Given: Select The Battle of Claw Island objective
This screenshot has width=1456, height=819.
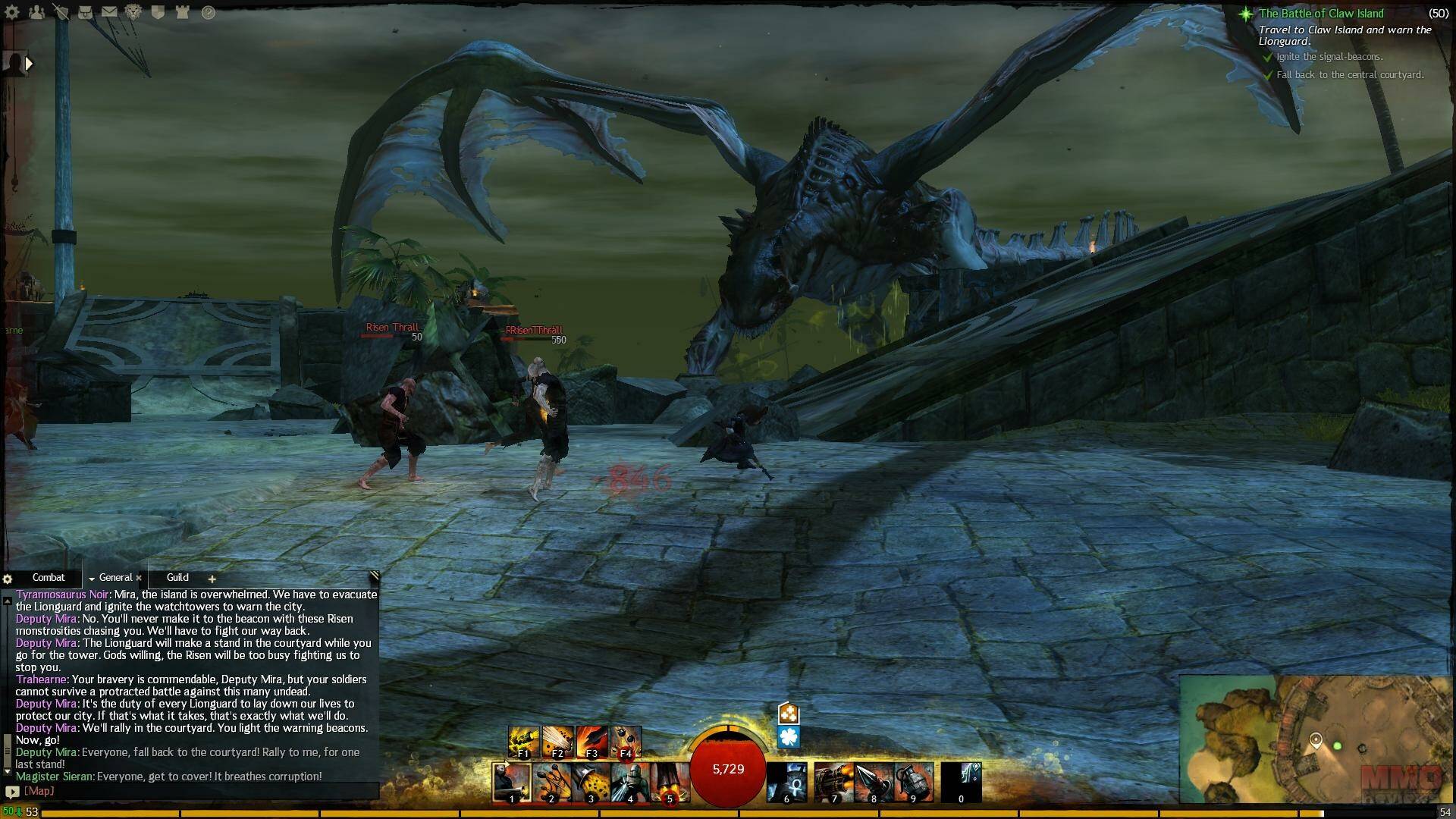Looking at the screenshot, I should point(1321,14).
